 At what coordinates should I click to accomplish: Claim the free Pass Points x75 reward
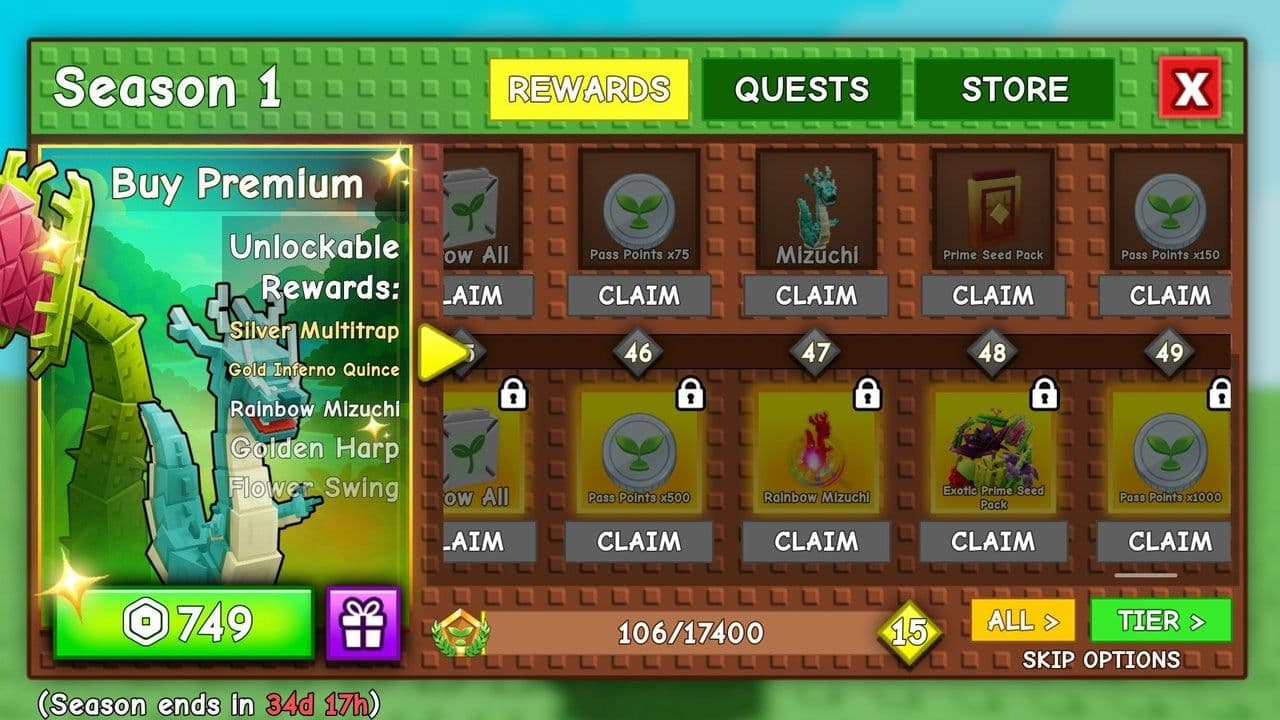tap(639, 296)
